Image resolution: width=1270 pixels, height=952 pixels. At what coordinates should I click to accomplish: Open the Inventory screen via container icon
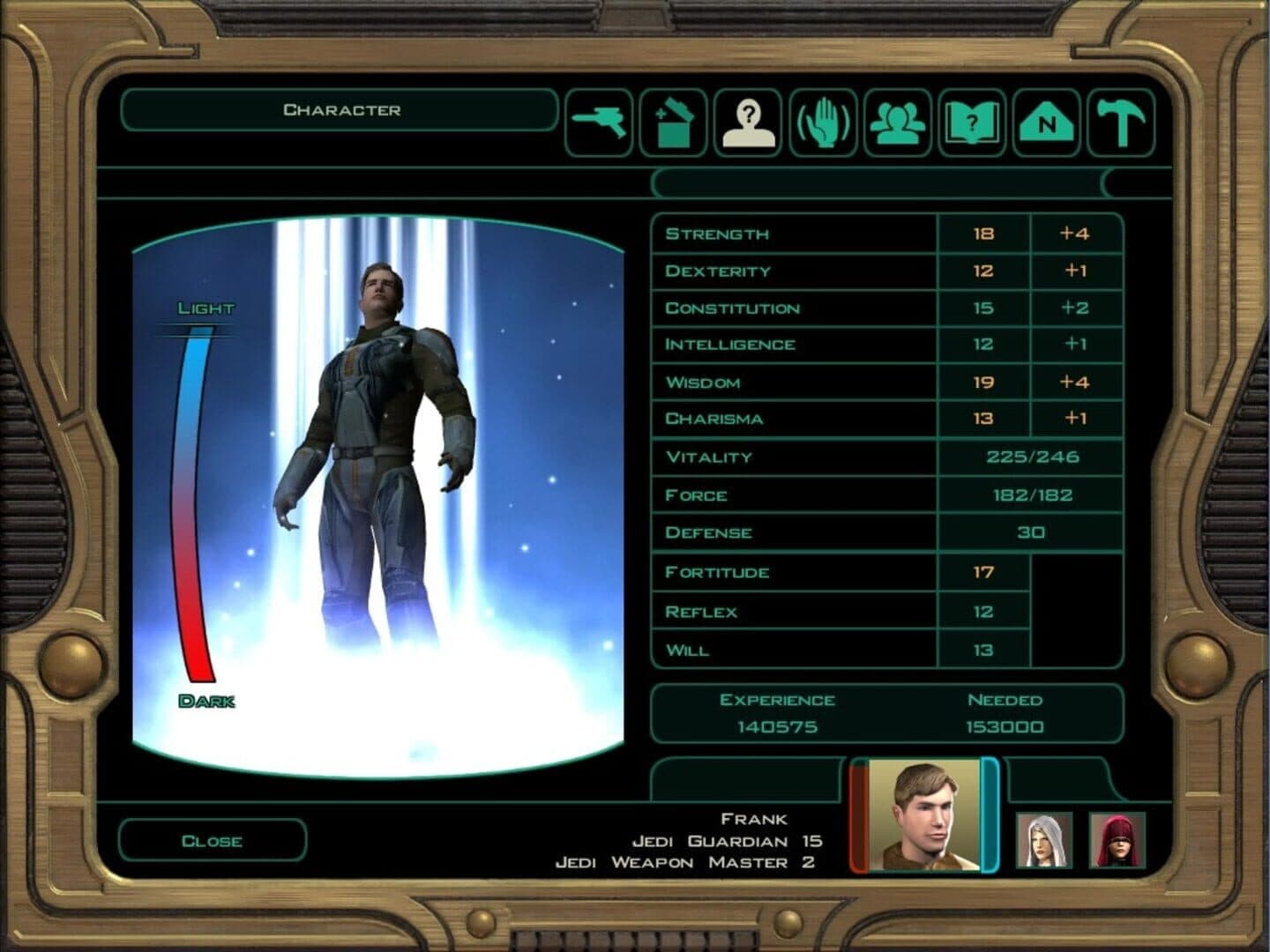click(674, 123)
